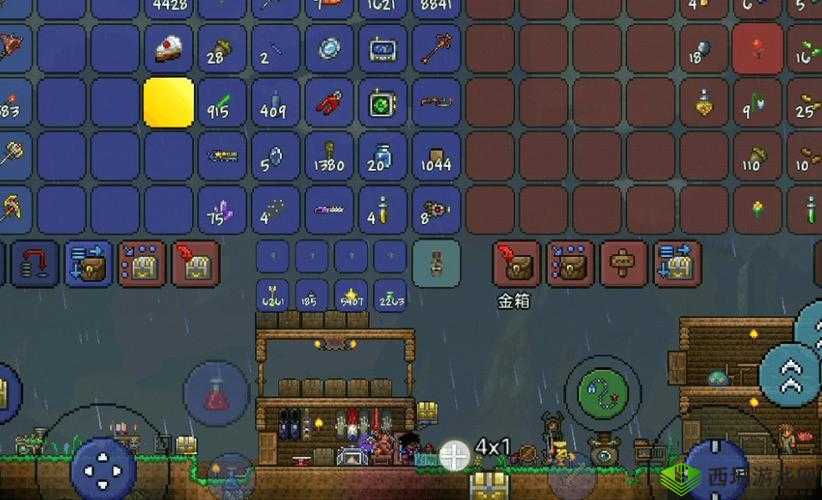Choose the green item stack of 915
Screen dimensions: 822x500
(x=222, y=102)
